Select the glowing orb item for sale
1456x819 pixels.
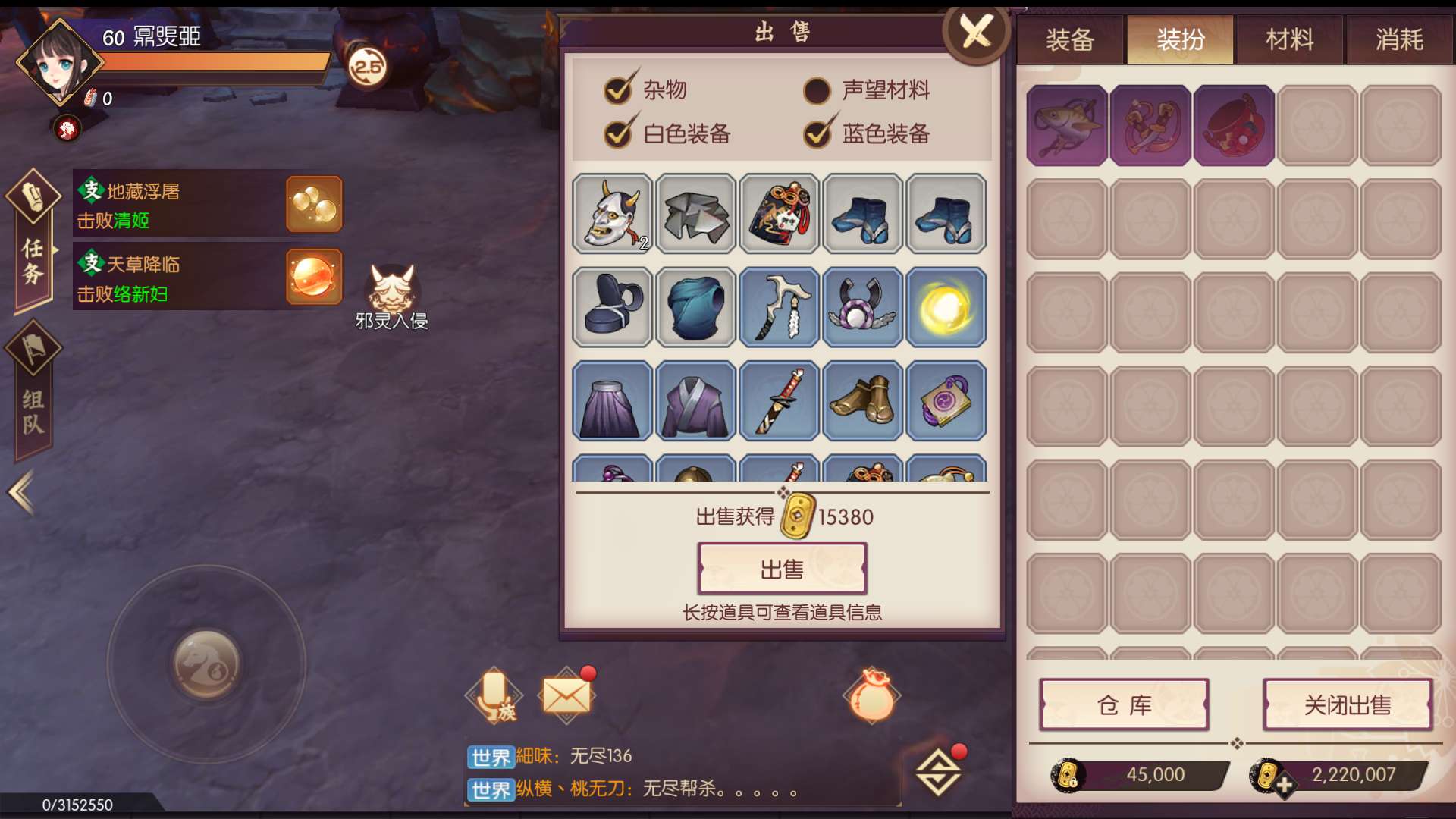pos(946,308)
